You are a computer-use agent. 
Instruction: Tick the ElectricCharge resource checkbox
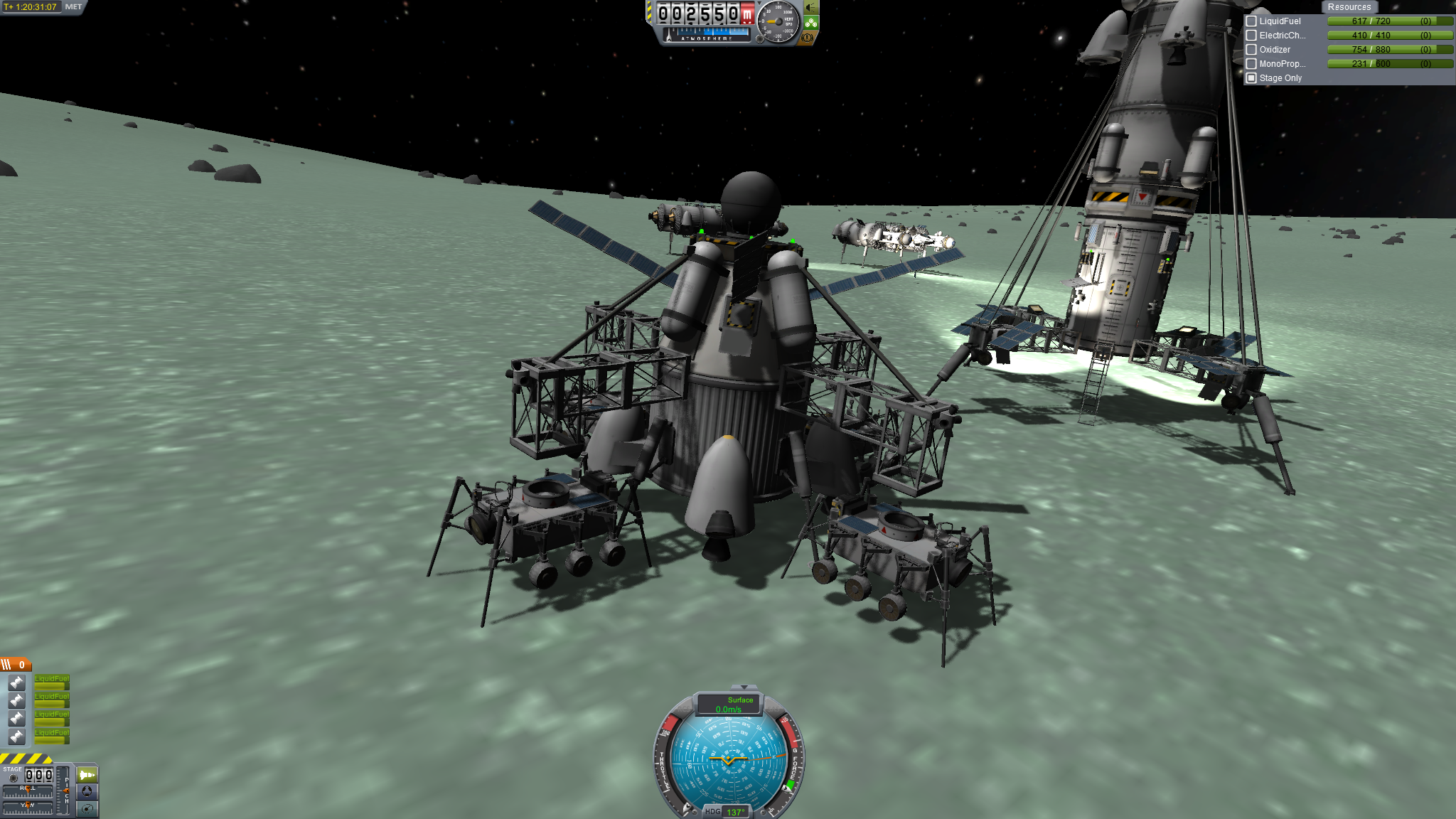(x=1251, y=36)
